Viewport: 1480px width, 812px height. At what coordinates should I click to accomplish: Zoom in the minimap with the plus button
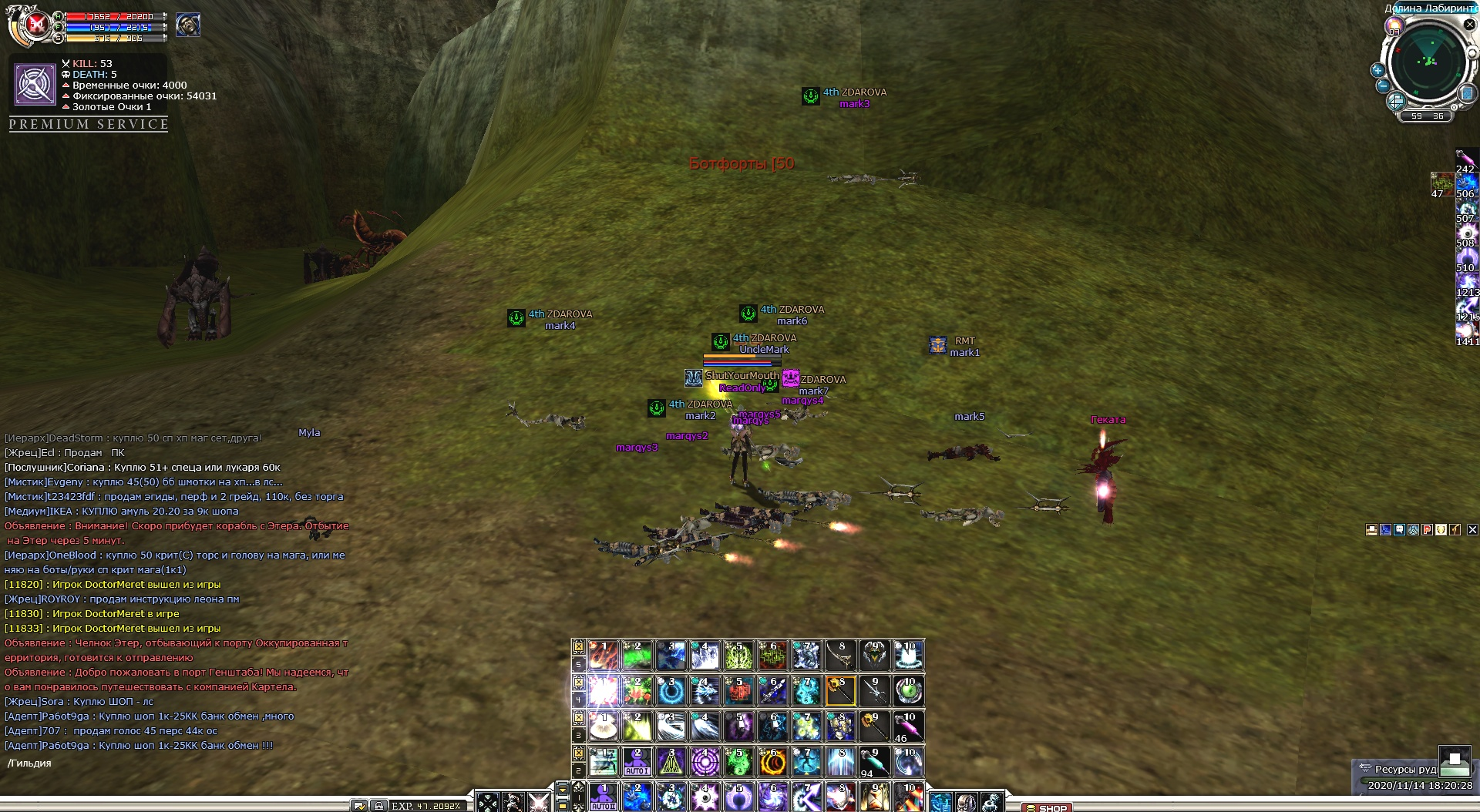1377,70
